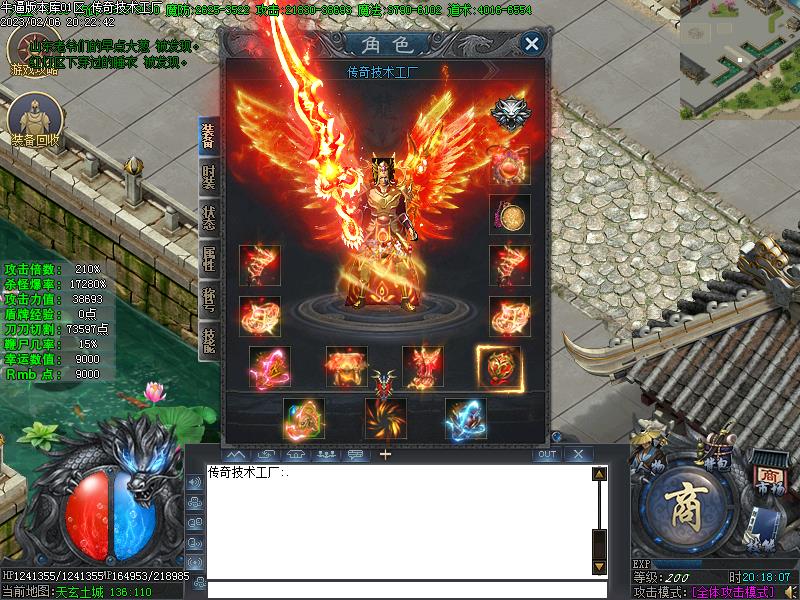
Task: Open the 状态 (status) tab
Action: pyautogui.click(x=208, y=218)
